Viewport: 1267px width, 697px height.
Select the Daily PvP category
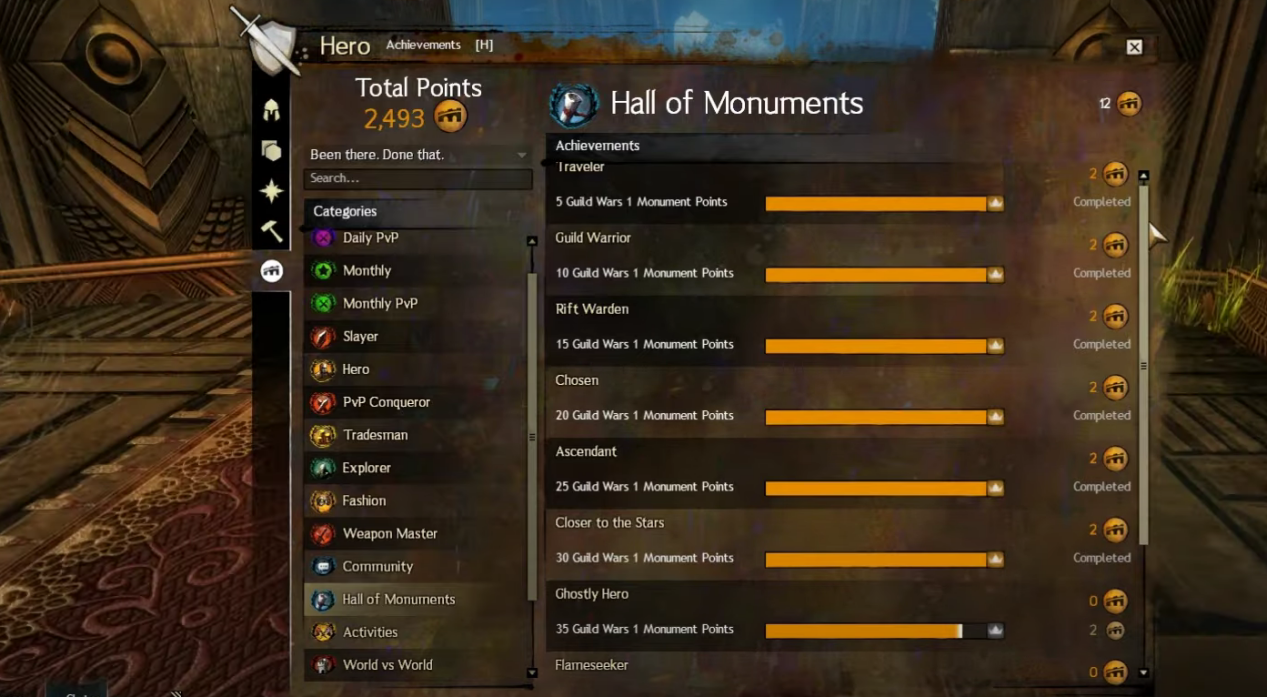[x=370, y=238]
